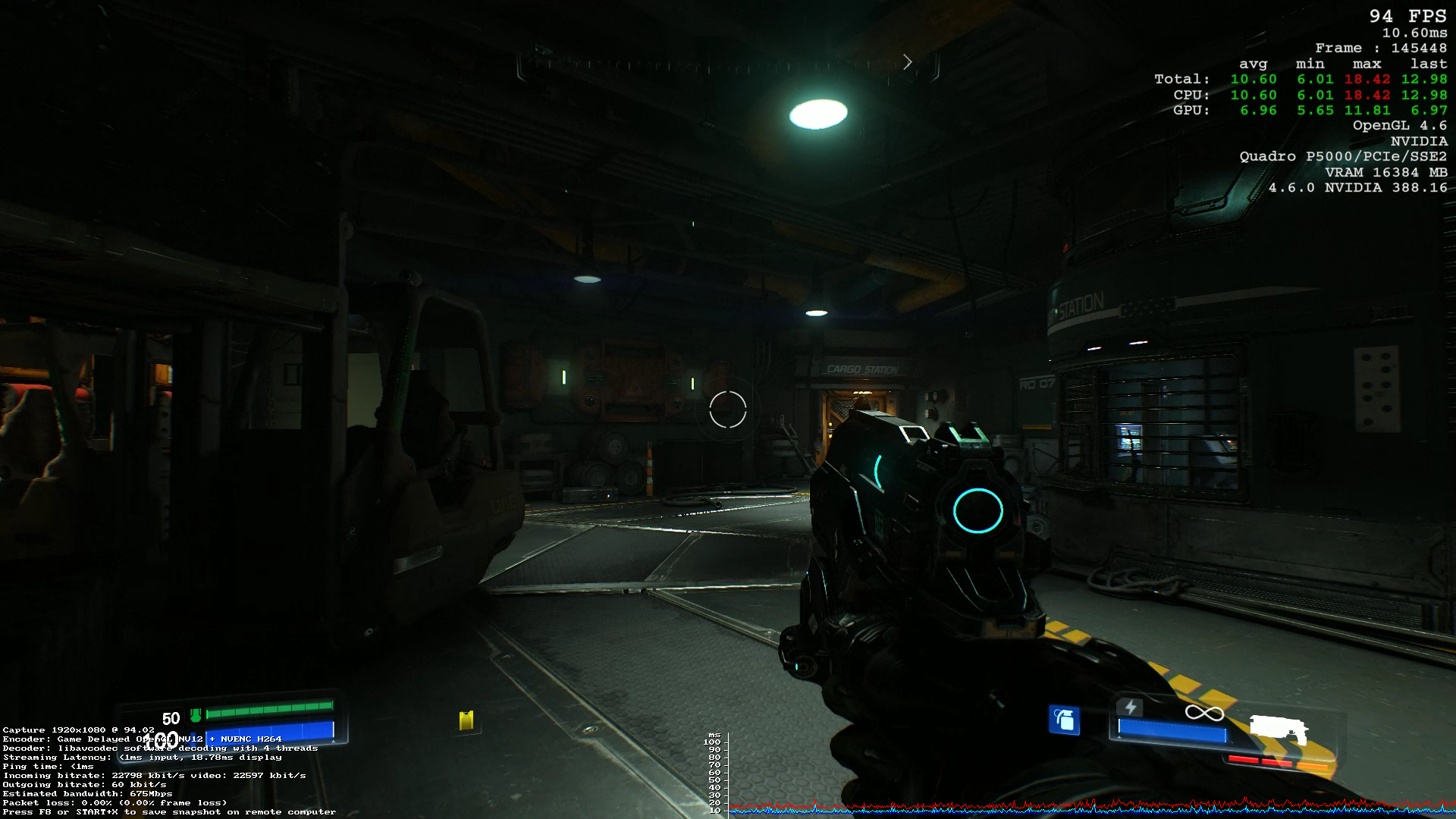The width and height of the screenshot is (1456, 819).
Task: Click the lightning bolt charge icon
Action: tap(1130, 708)
